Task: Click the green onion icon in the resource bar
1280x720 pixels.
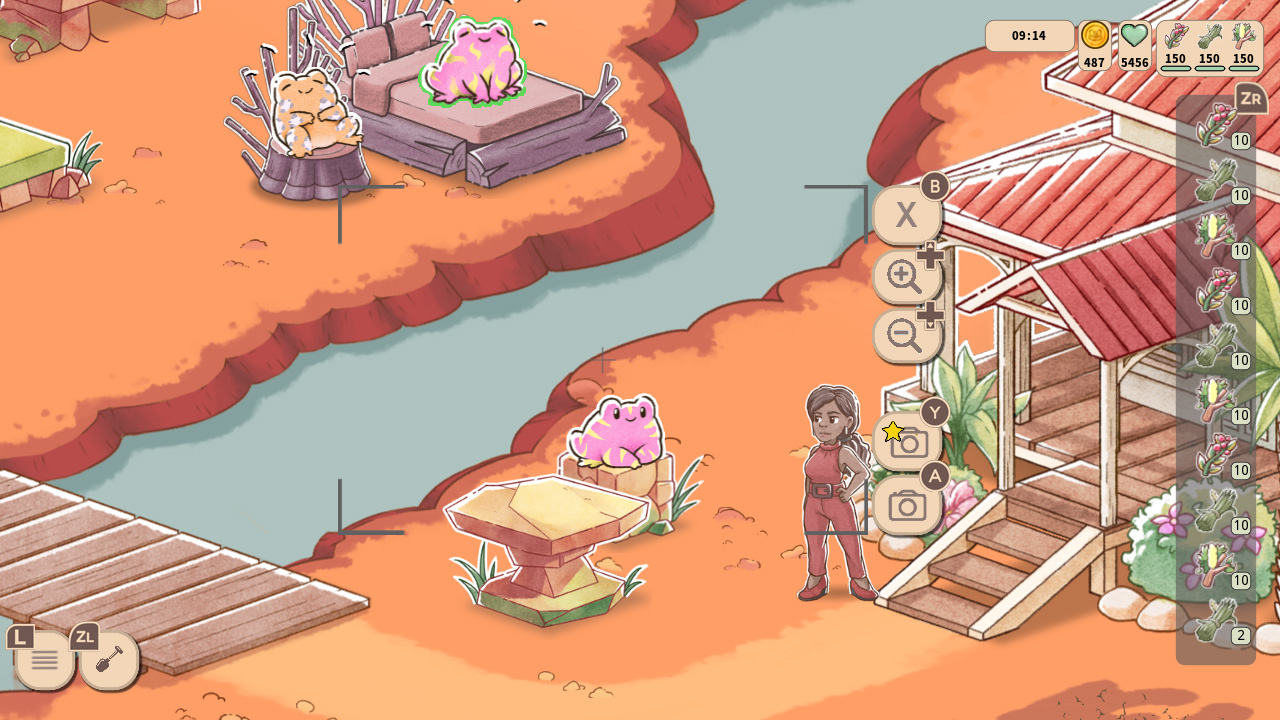Action: click(x=1209, y=35)
